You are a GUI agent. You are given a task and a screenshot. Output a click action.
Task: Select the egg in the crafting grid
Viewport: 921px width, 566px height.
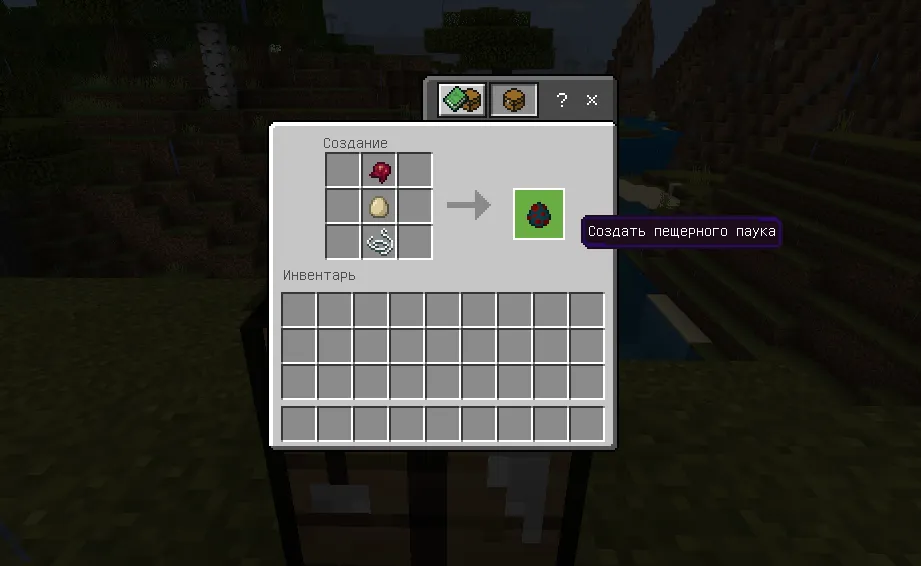pyautogui.click(x=379, y=207)
